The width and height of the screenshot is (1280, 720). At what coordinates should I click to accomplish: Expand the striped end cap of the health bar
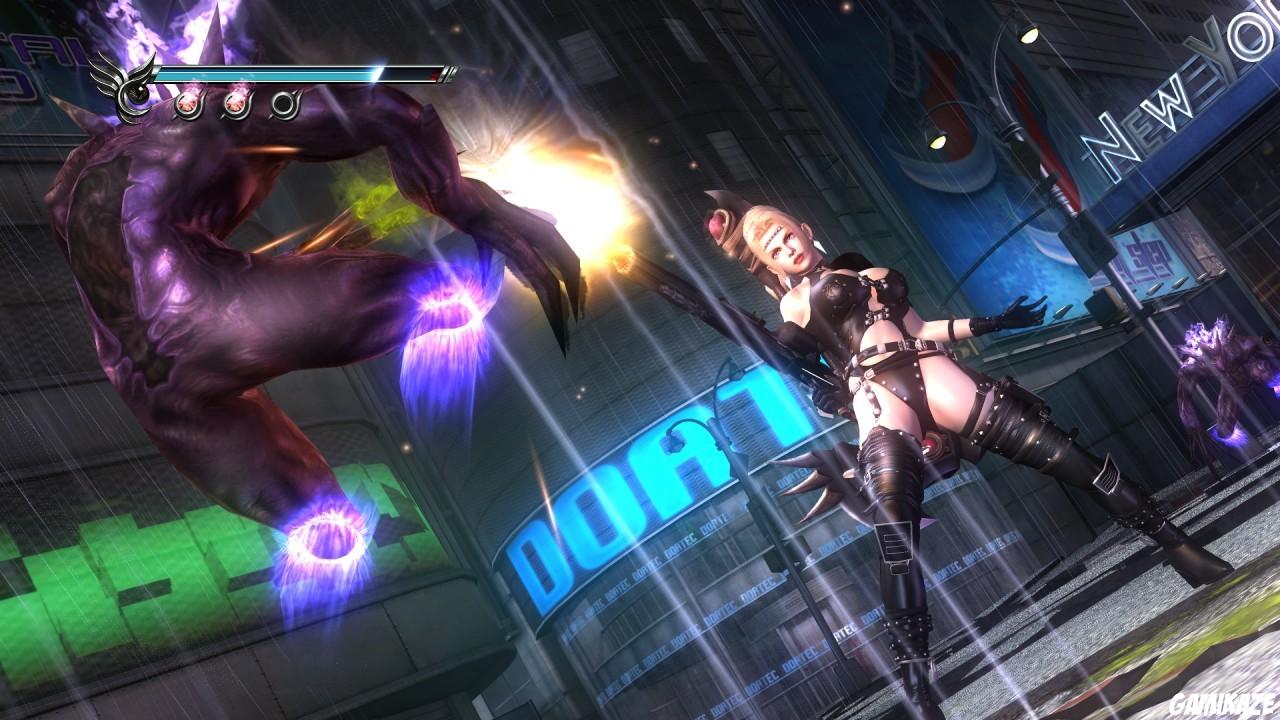point(450,74)
